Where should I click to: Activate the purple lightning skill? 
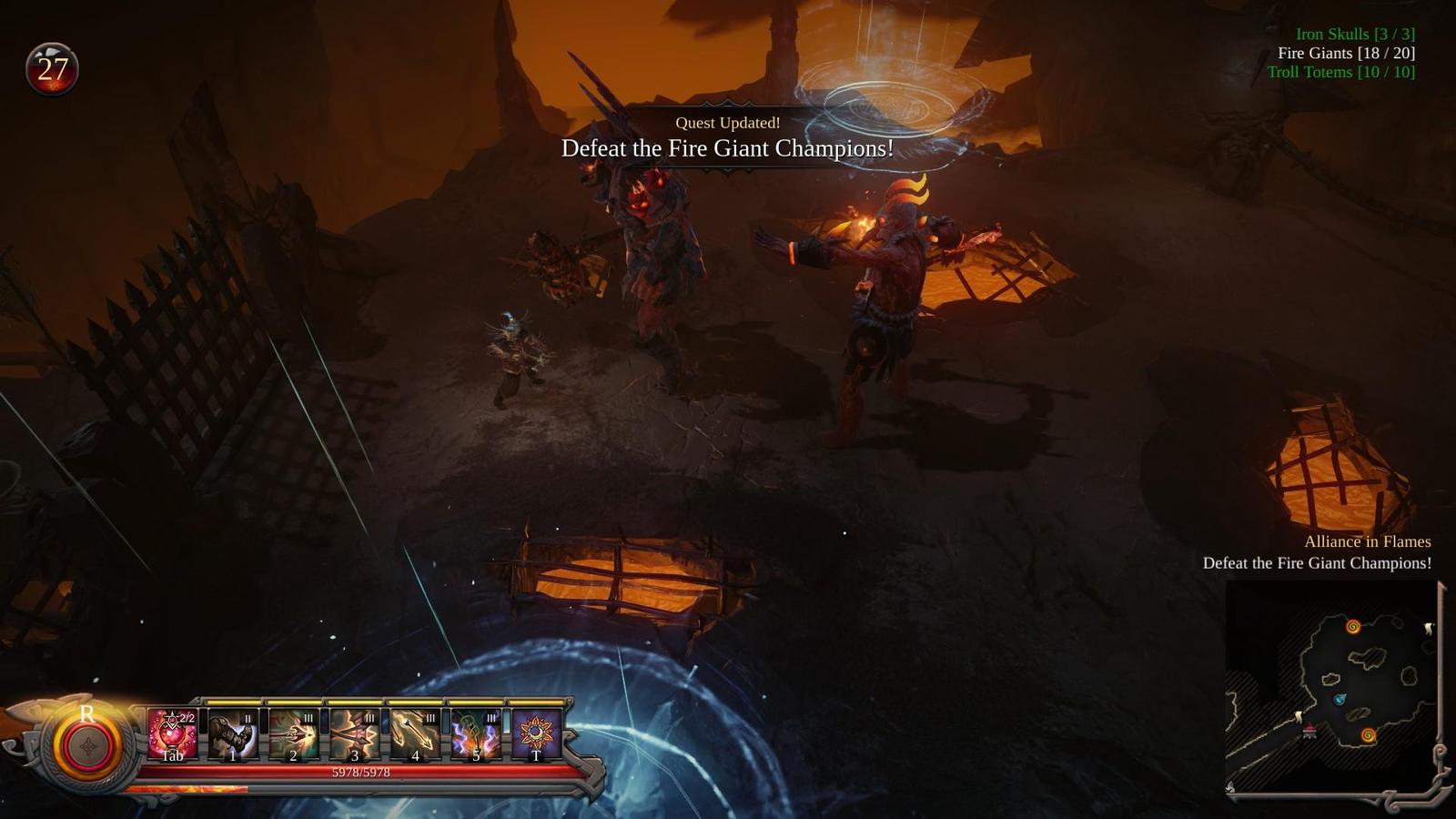(x=476, y=734)
